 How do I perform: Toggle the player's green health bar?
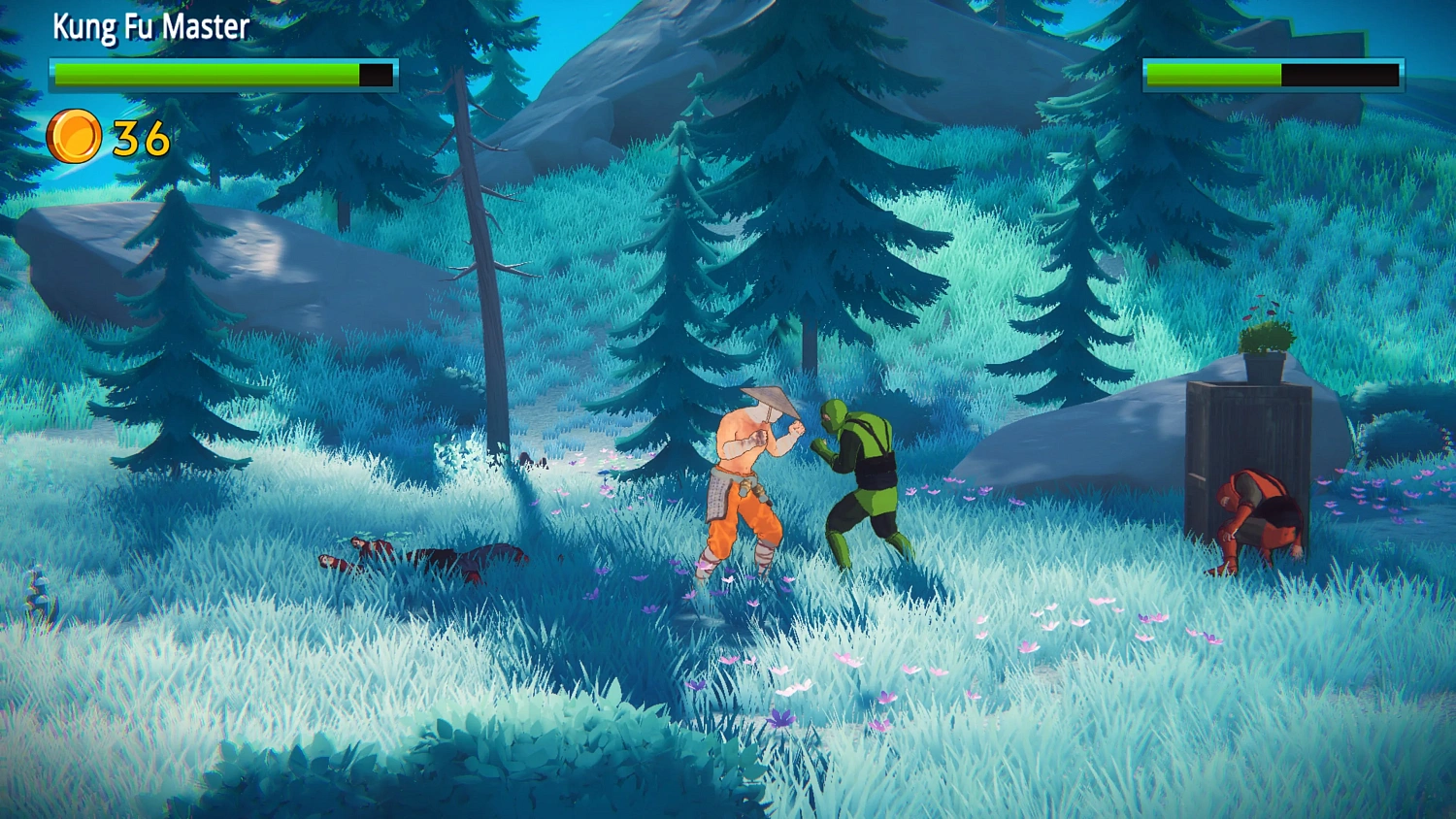[204, 71]
